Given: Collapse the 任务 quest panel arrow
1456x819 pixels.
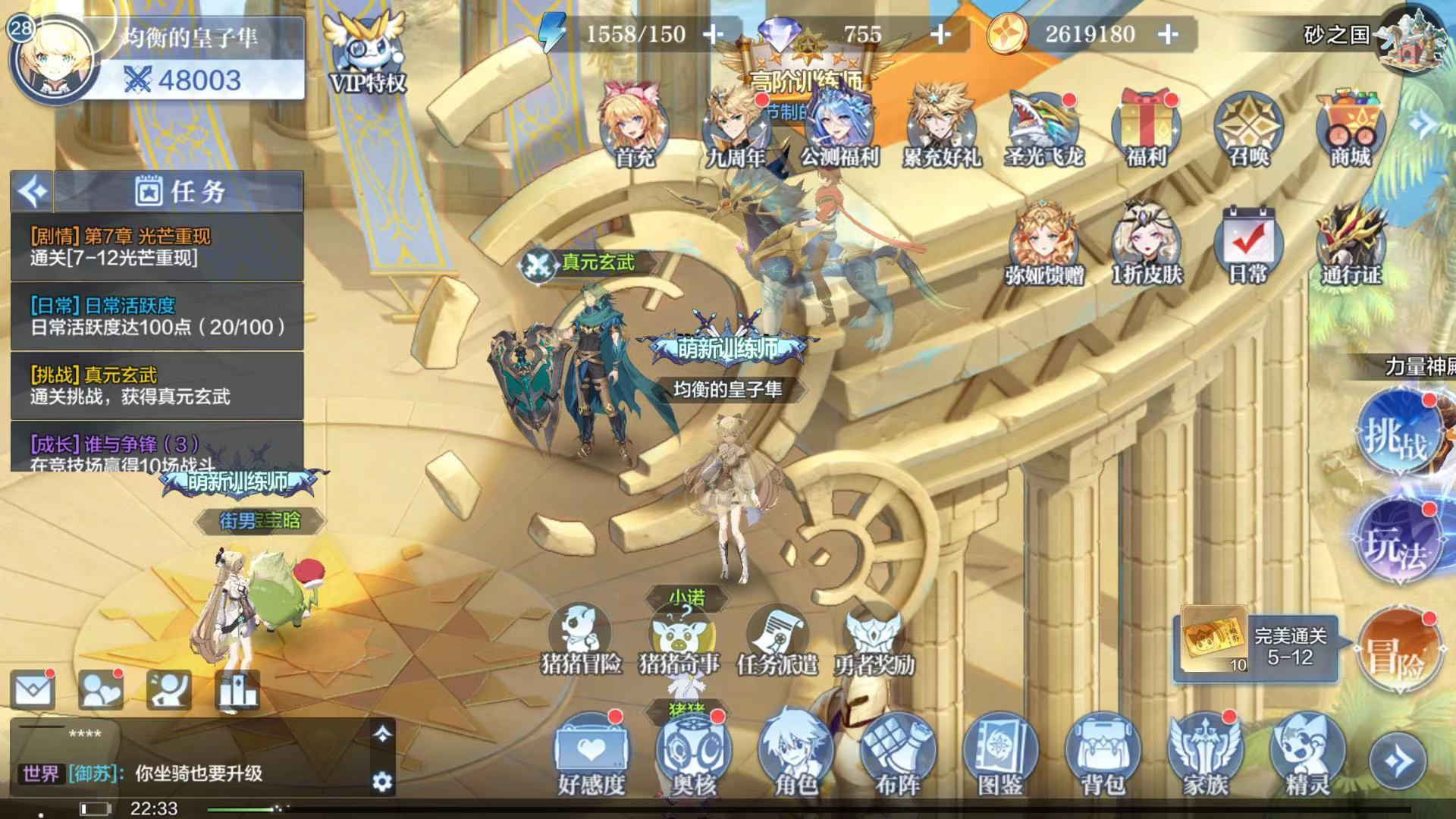Looking at the screenshot, I should point(32,191).
